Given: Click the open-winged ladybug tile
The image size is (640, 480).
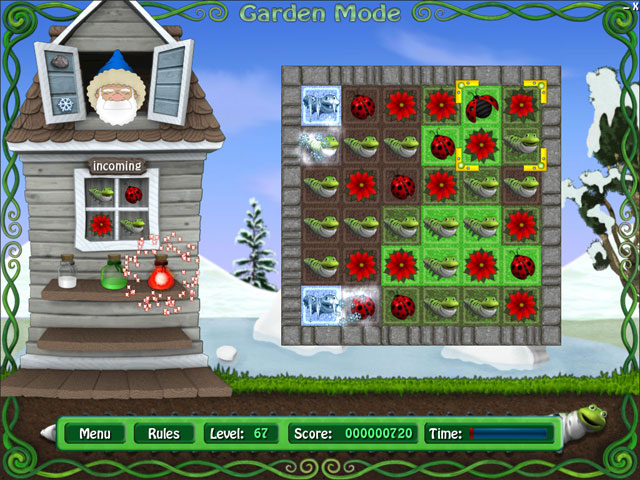Looking at the screenshot, I should 481,106.
